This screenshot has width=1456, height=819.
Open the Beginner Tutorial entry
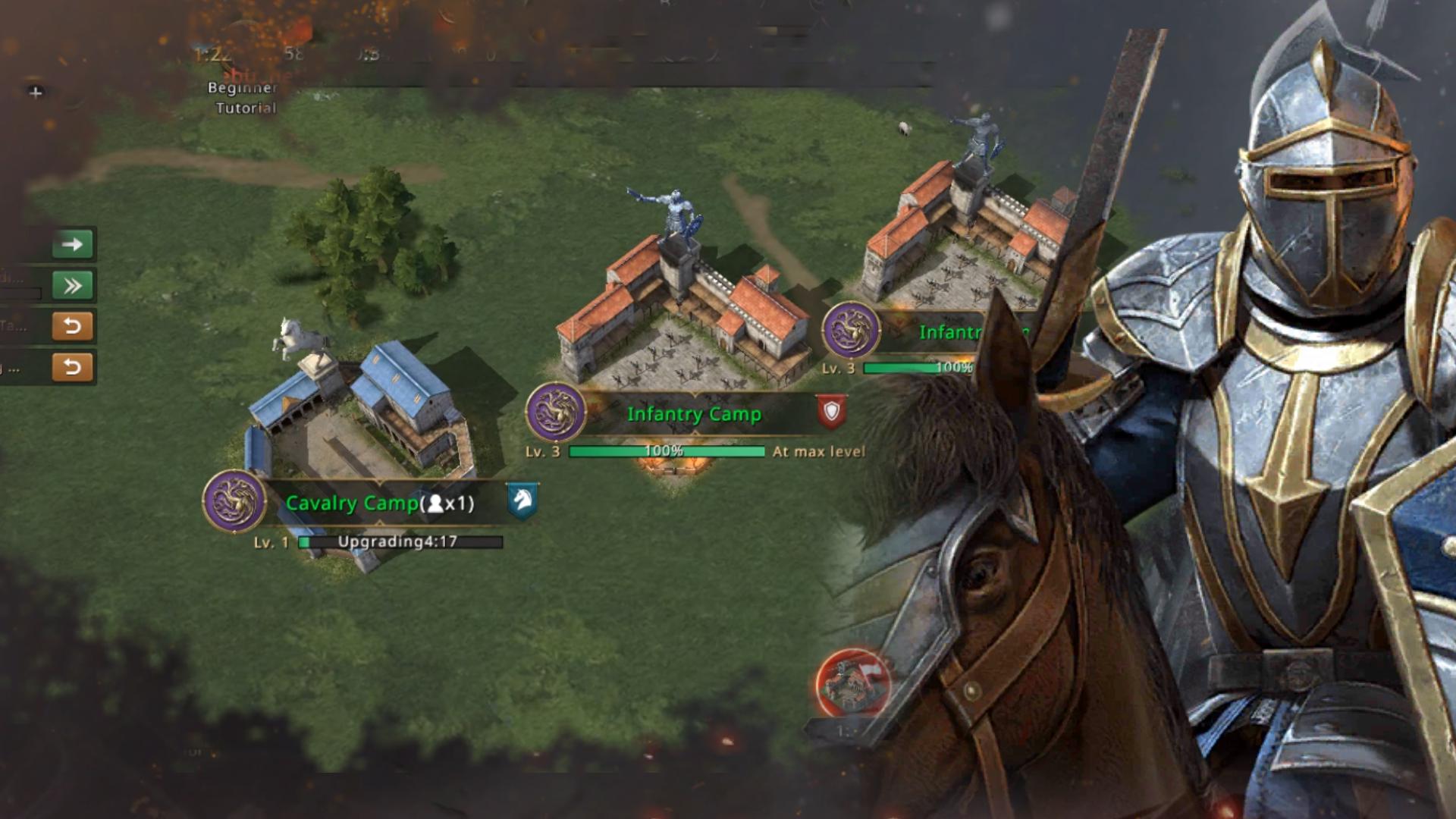[244, 98]
